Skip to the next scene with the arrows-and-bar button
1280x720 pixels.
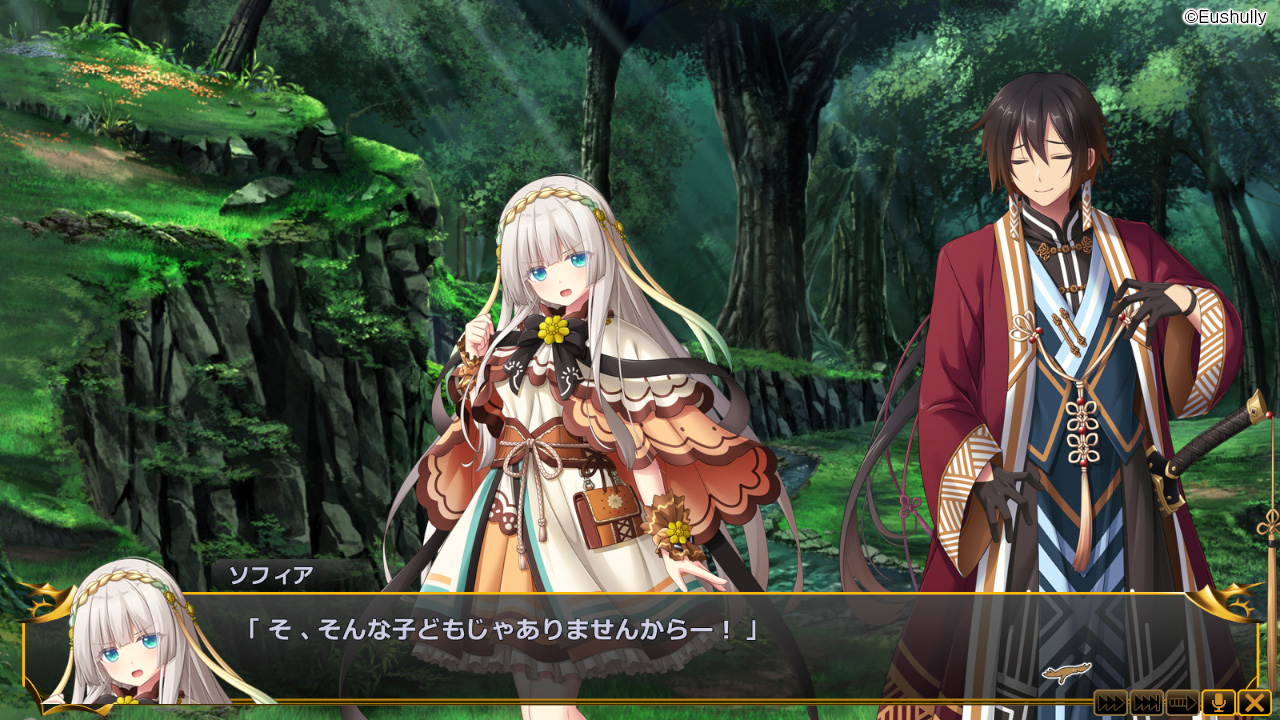click(1146, 702)
